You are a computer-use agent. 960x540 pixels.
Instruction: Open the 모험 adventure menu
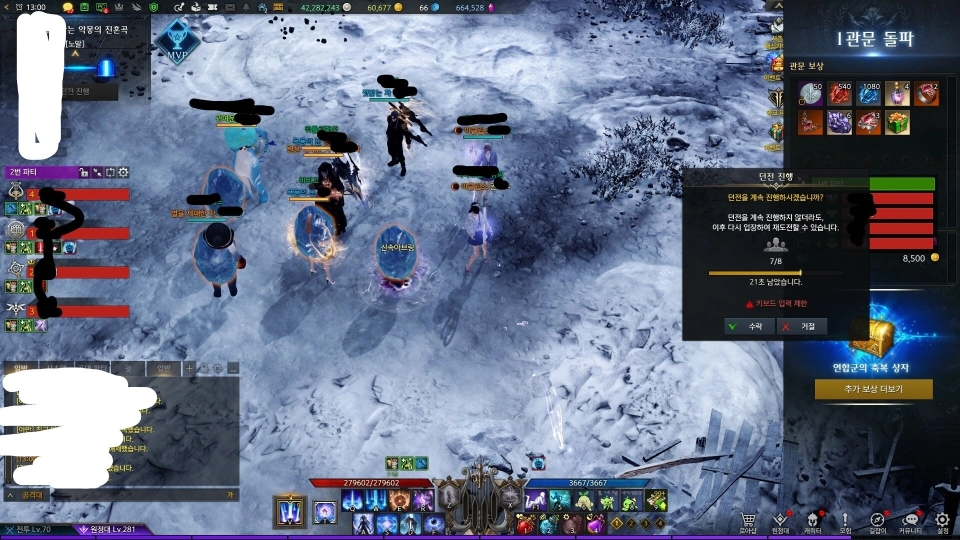tap(845, 521)
